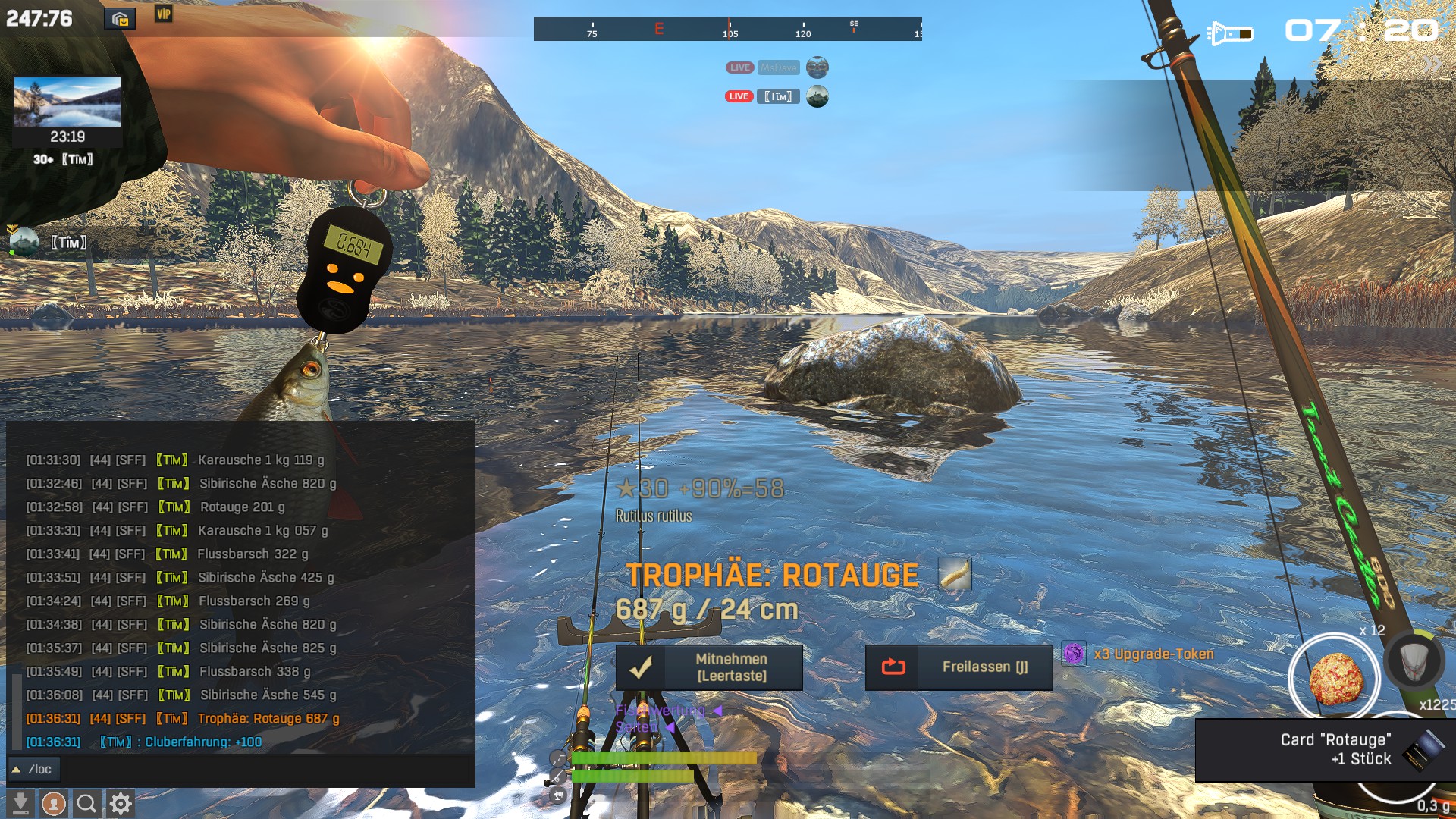
Task: Open chat search with the magnifying glass
Action: tap(86, 803)
